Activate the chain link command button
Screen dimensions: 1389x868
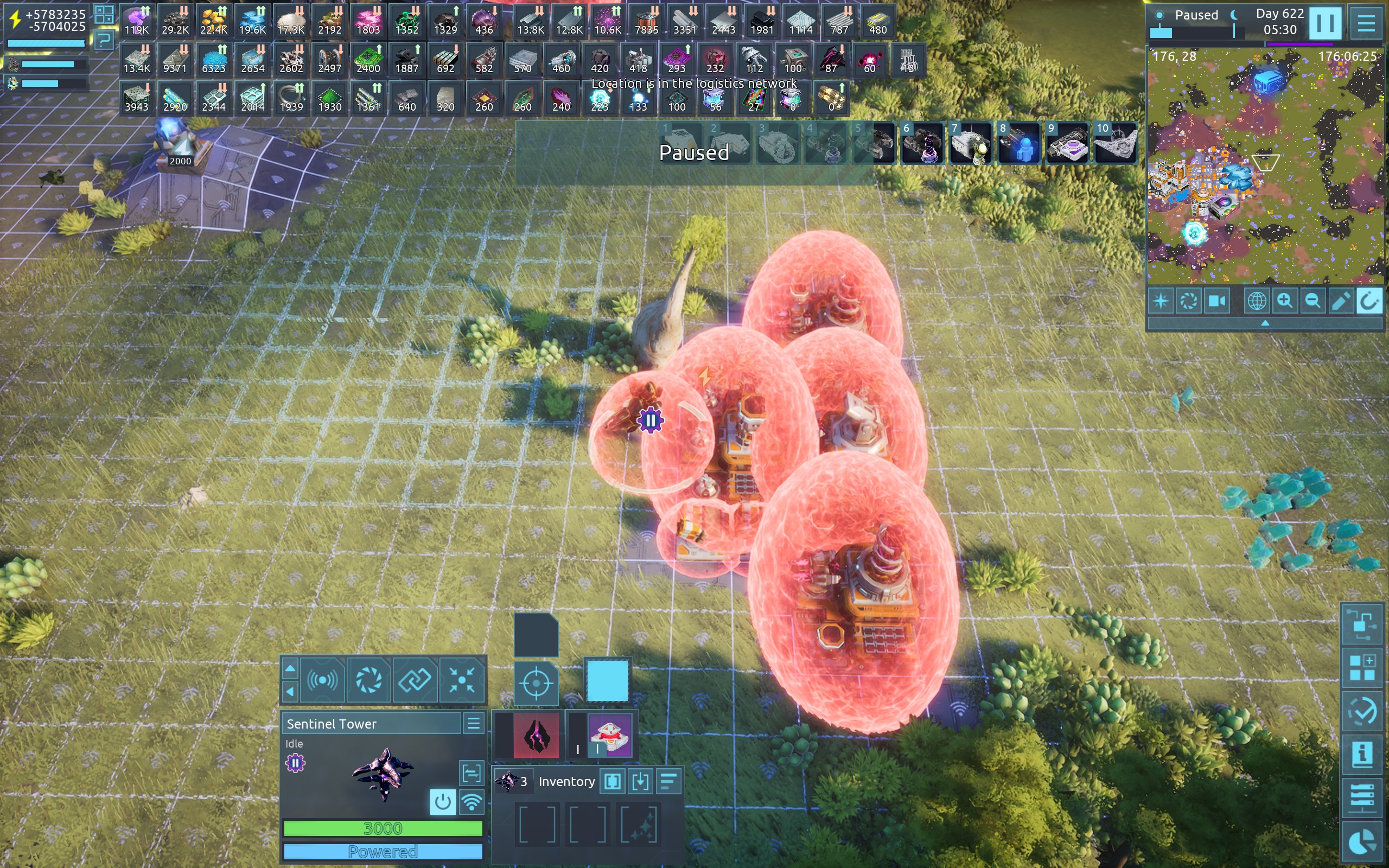[415, 681]
